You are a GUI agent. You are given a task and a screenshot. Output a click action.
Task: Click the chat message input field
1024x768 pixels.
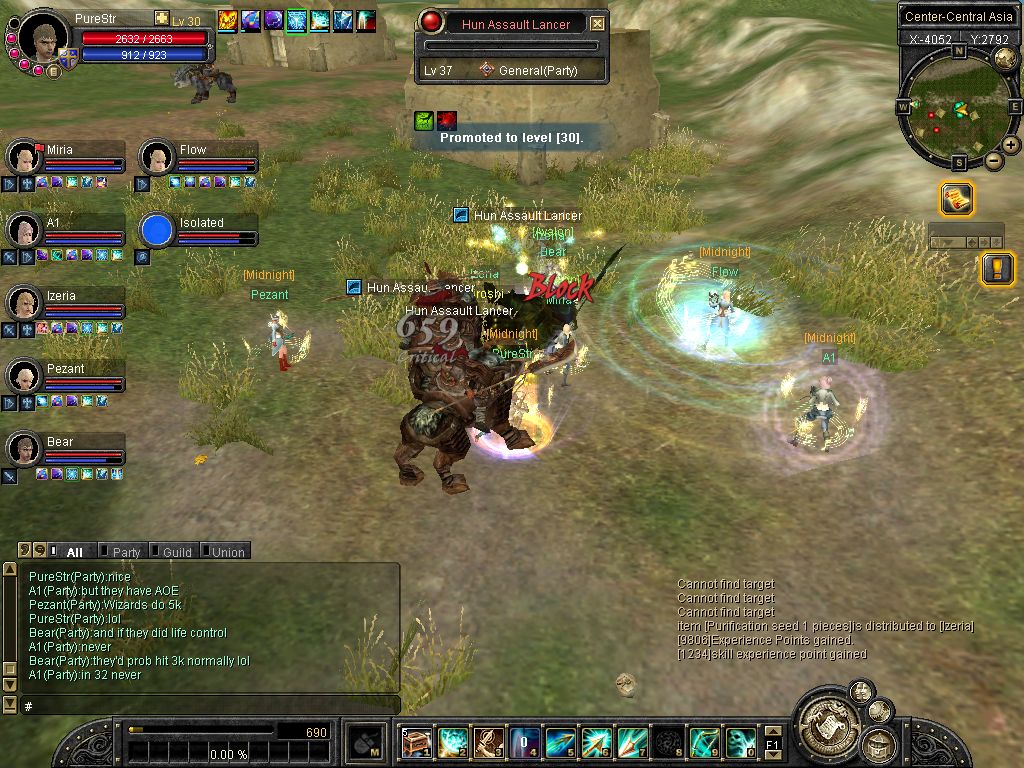210,705
